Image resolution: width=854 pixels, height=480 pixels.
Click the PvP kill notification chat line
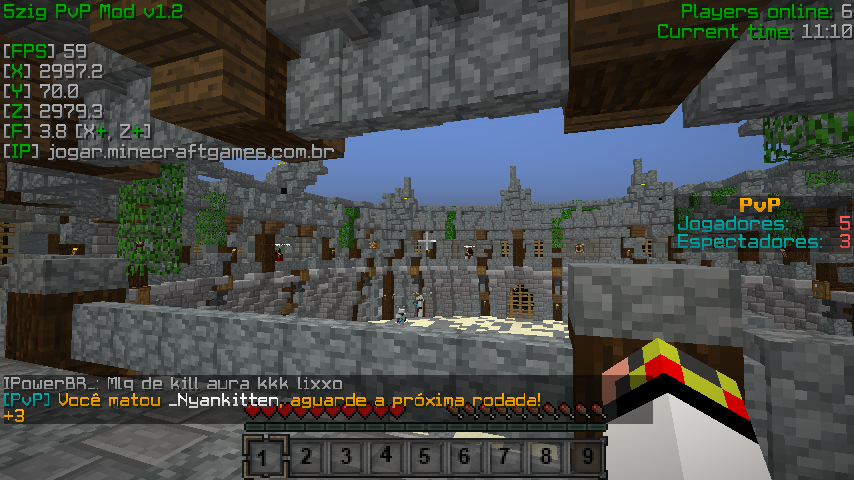(272, 400)
